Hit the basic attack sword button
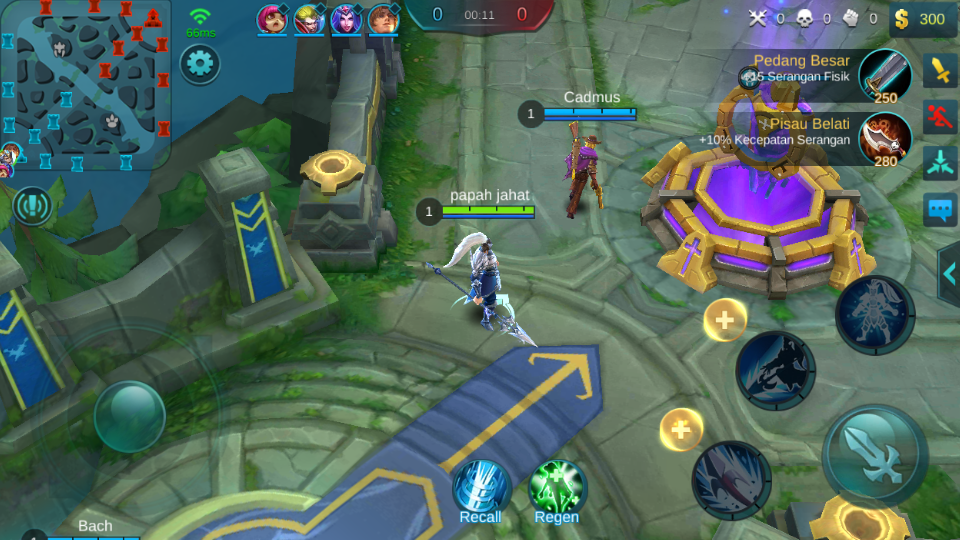960x540 pixels. pyautogui.click(x=874, y=455)
